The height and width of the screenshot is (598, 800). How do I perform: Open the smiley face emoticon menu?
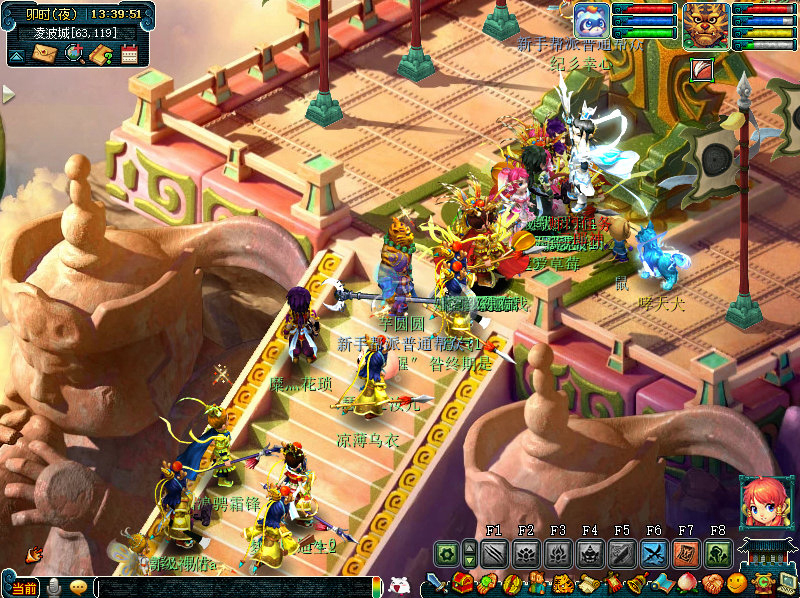pyautogui.click(x=737, y=583)
